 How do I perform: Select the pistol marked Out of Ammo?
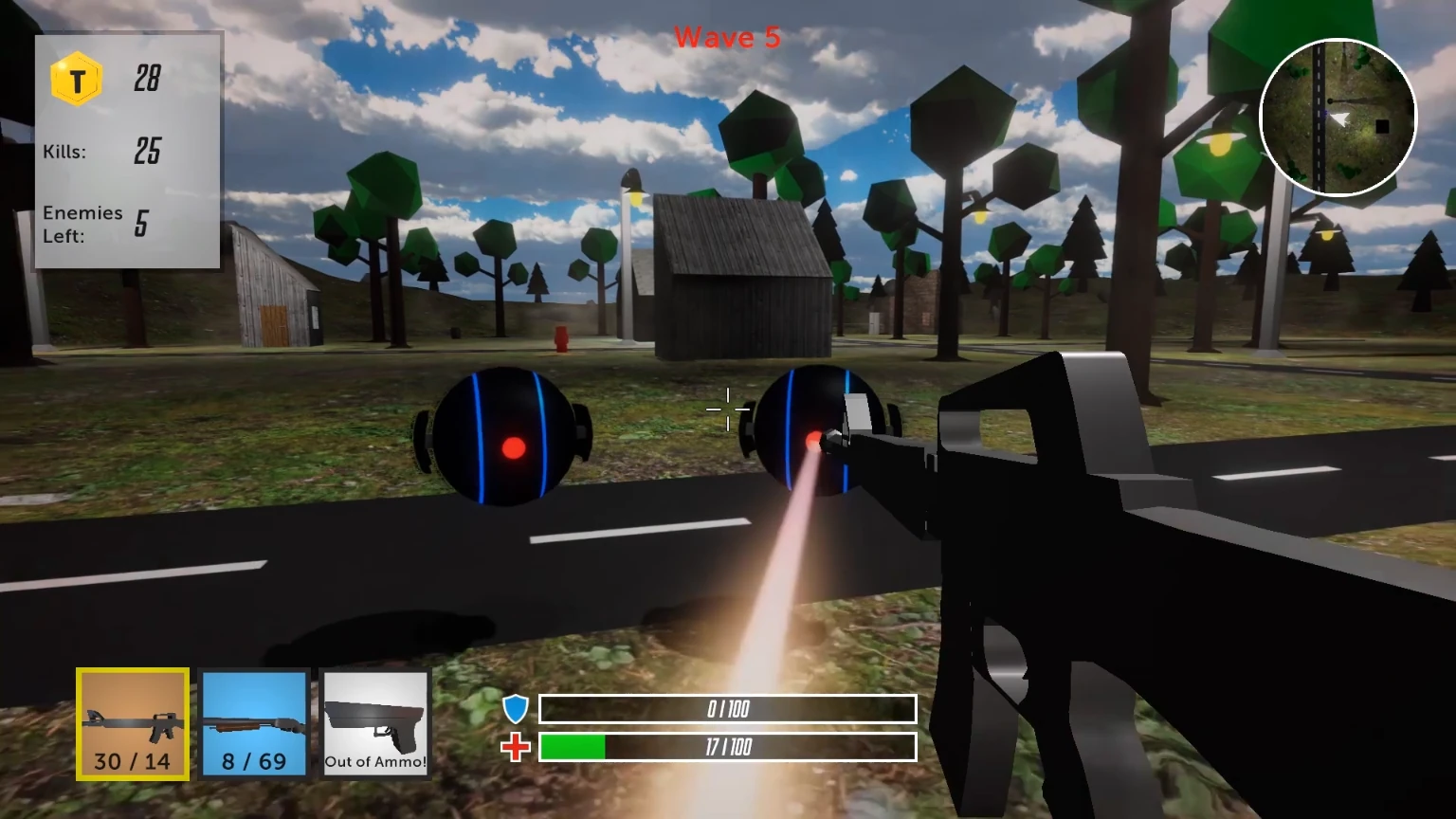(374, 722)
